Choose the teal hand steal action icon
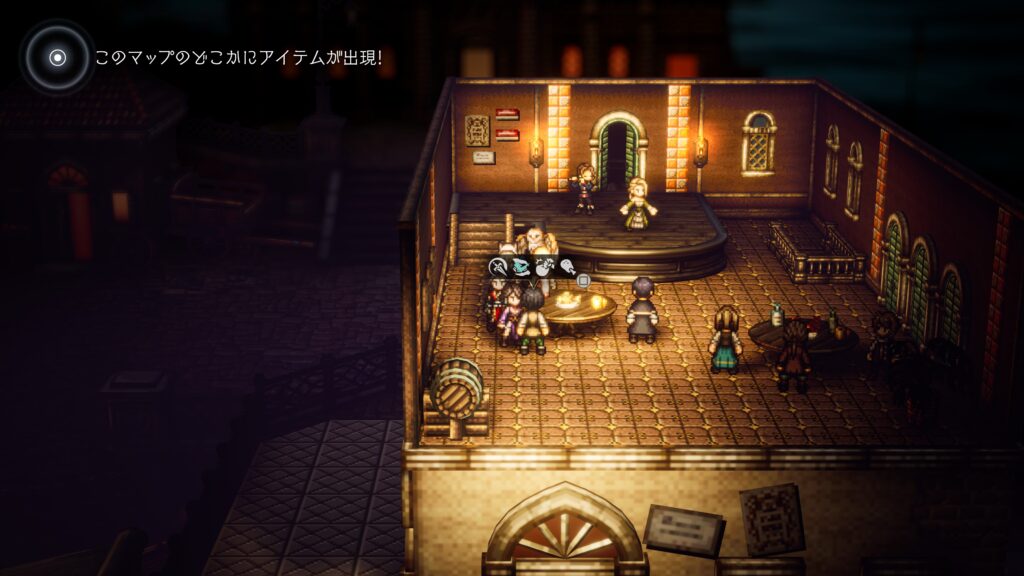This screenshot has height=576, width=1024. (x=521, y=266)
